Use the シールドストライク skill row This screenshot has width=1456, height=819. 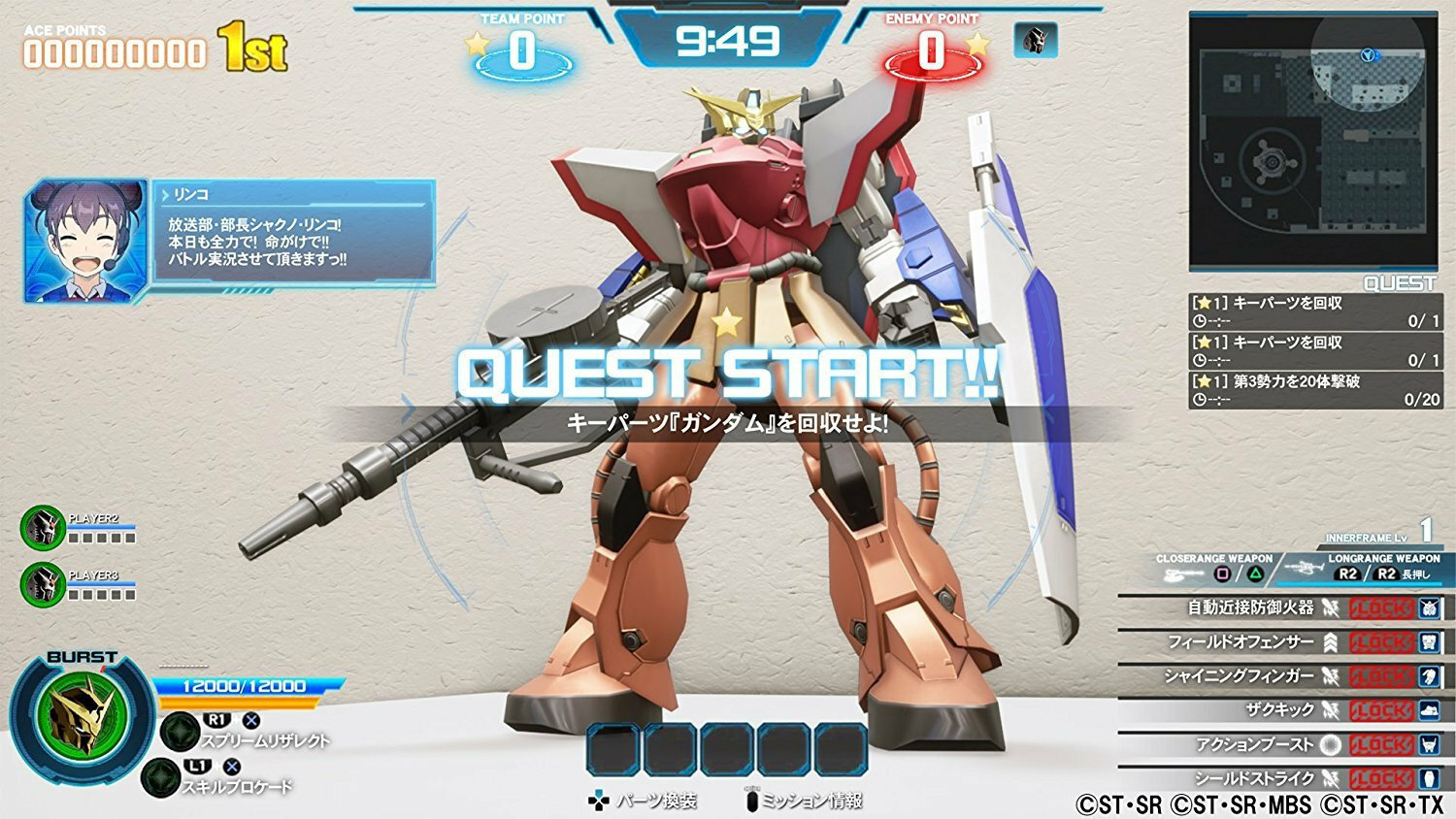1281,778
